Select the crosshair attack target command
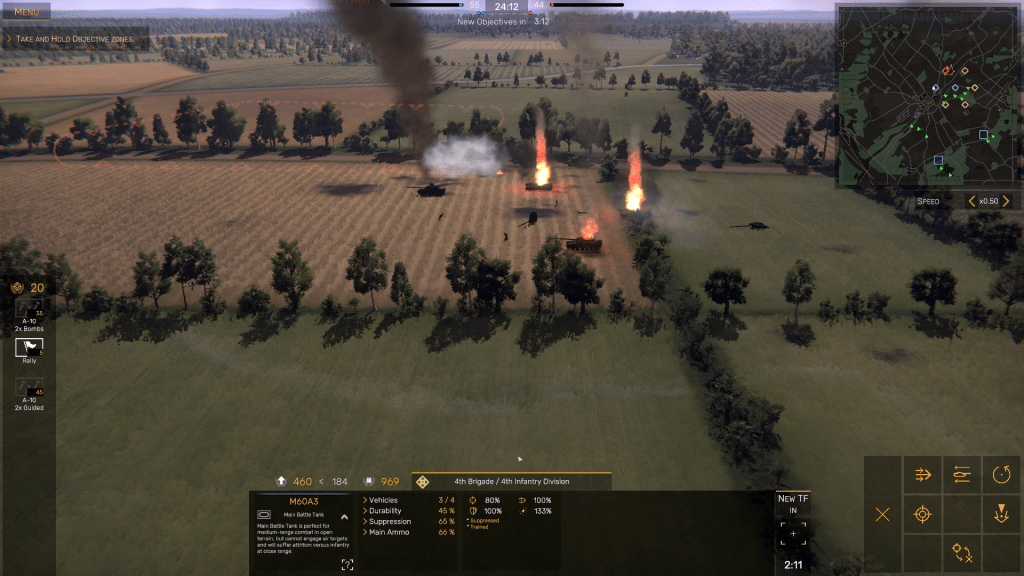The height and width of the screenshot is (576, 1024). pos(922,514)
